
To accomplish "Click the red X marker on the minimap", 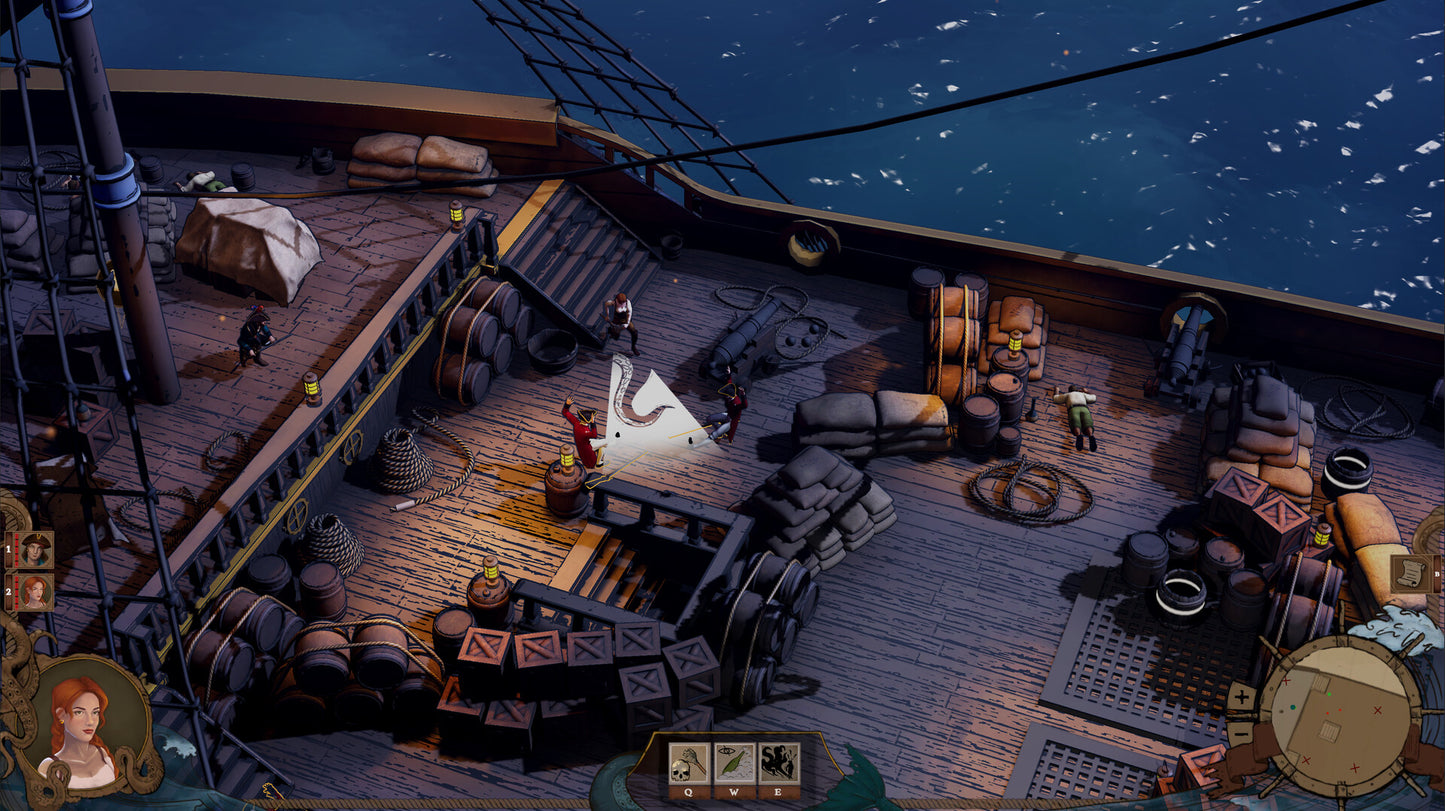I will pos(1376,711).
